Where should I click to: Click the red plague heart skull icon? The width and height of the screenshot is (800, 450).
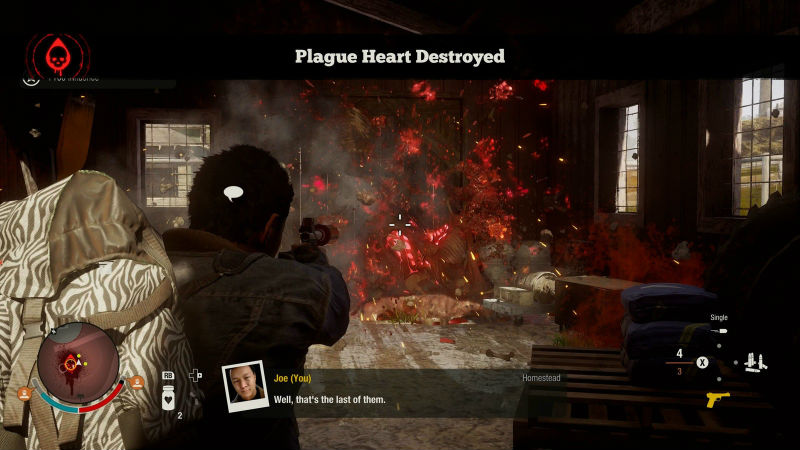tap(58, 54)
